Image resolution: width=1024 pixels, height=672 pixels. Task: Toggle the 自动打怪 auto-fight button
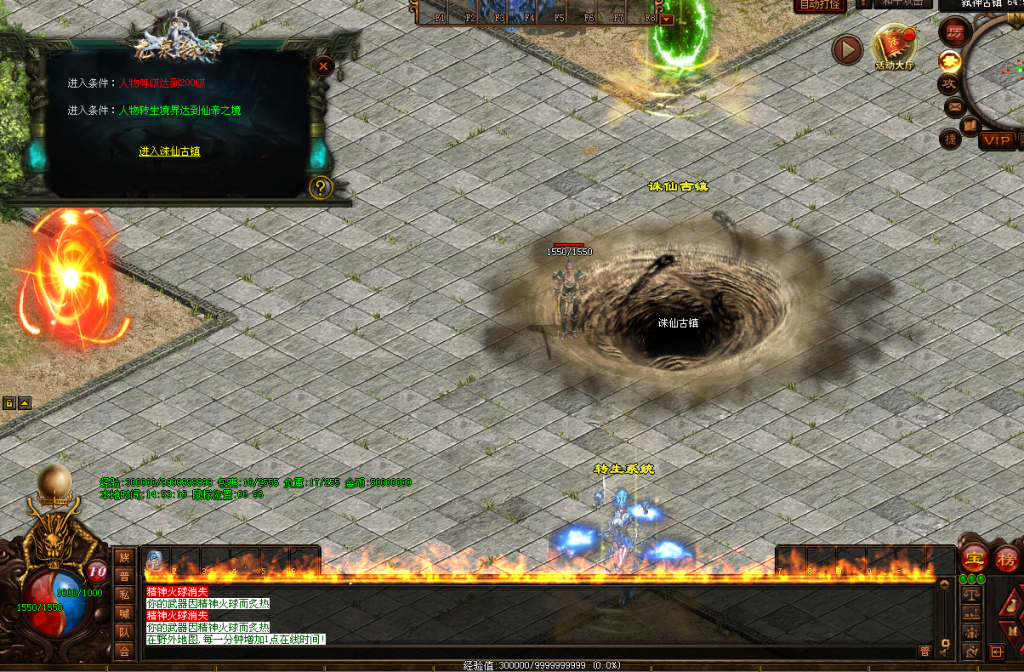tap(820, 5)
